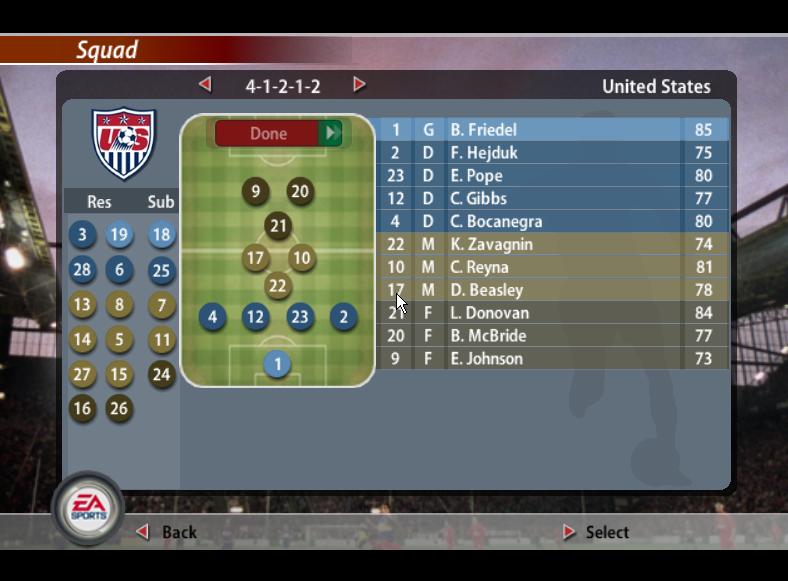Select goalkeeper number 1 on the pitch
The width and height of the screenshot is (788, 581).
[278, 365]
